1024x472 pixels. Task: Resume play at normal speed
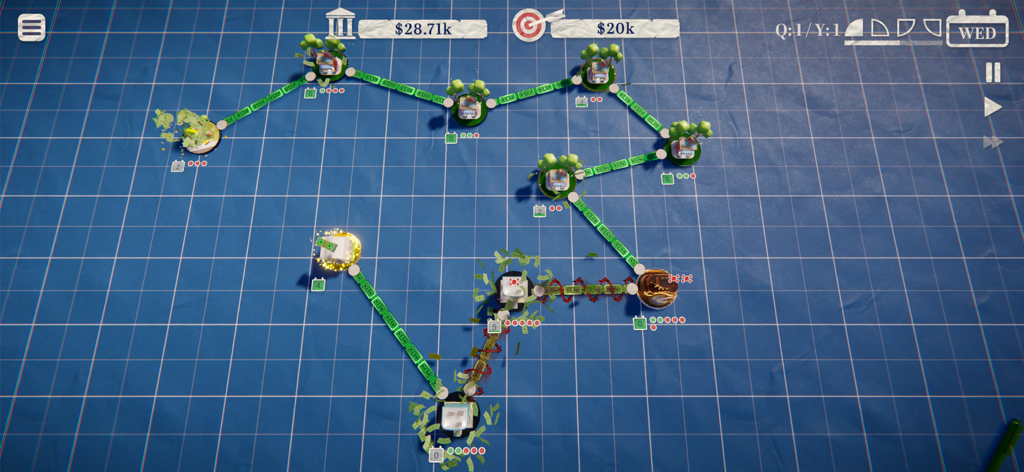pyautogui.click(x=993, y=107)
